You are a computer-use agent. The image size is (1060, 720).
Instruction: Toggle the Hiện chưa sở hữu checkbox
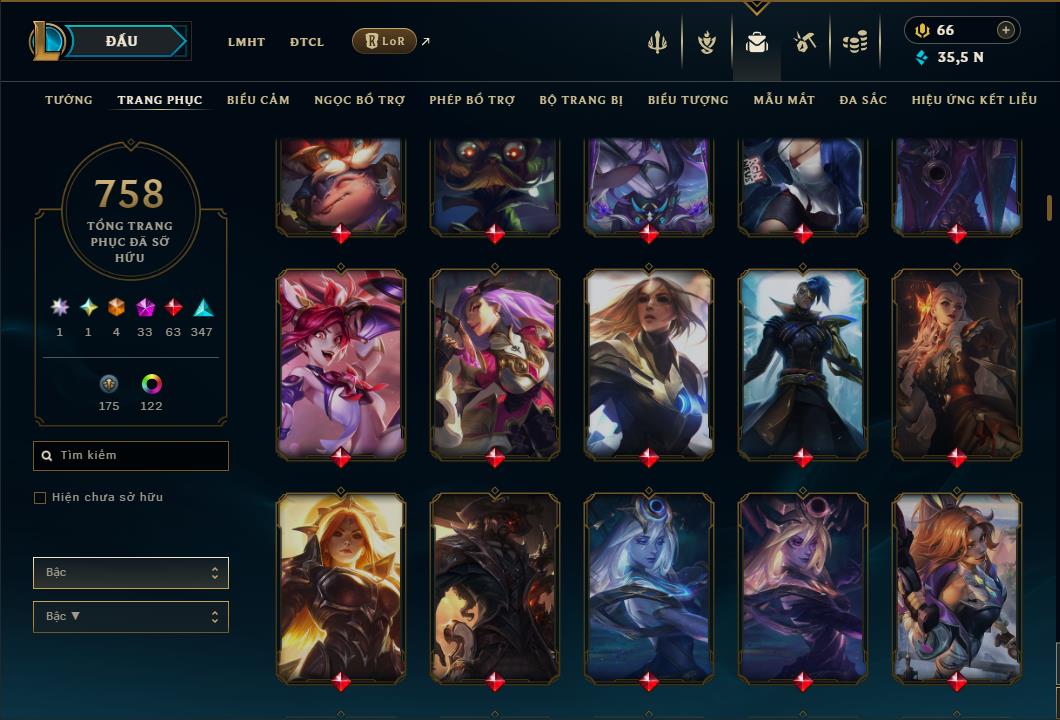pos(40,498)
